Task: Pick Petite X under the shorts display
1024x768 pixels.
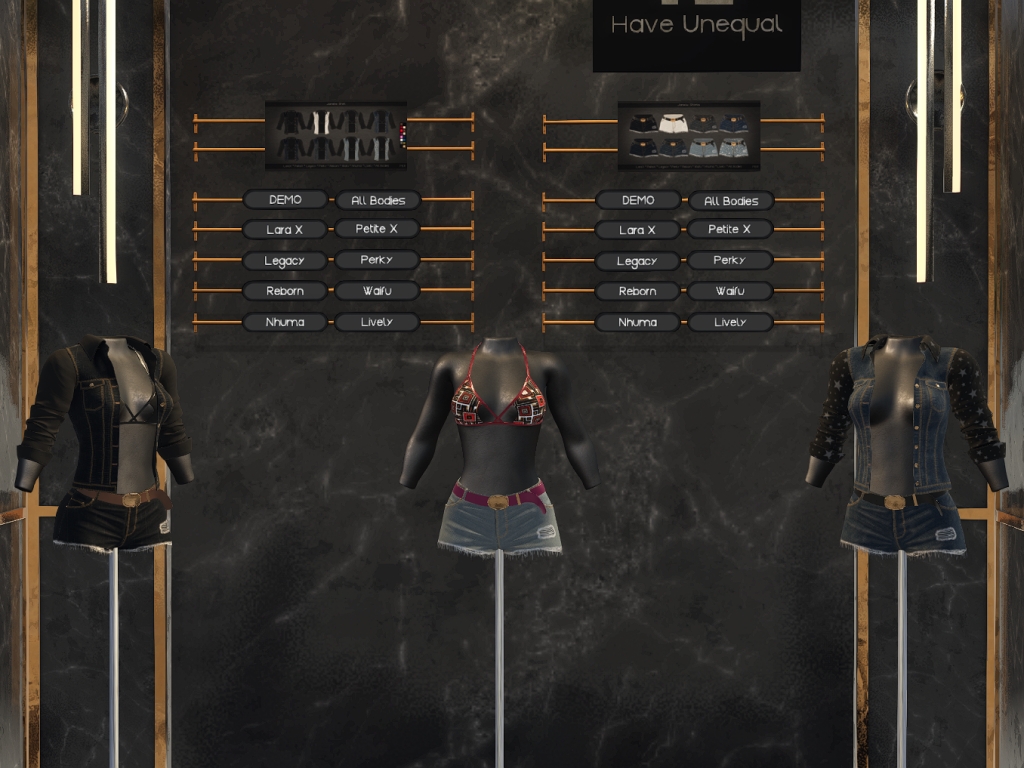Action: pyautogui.click(x=730, y=229)
